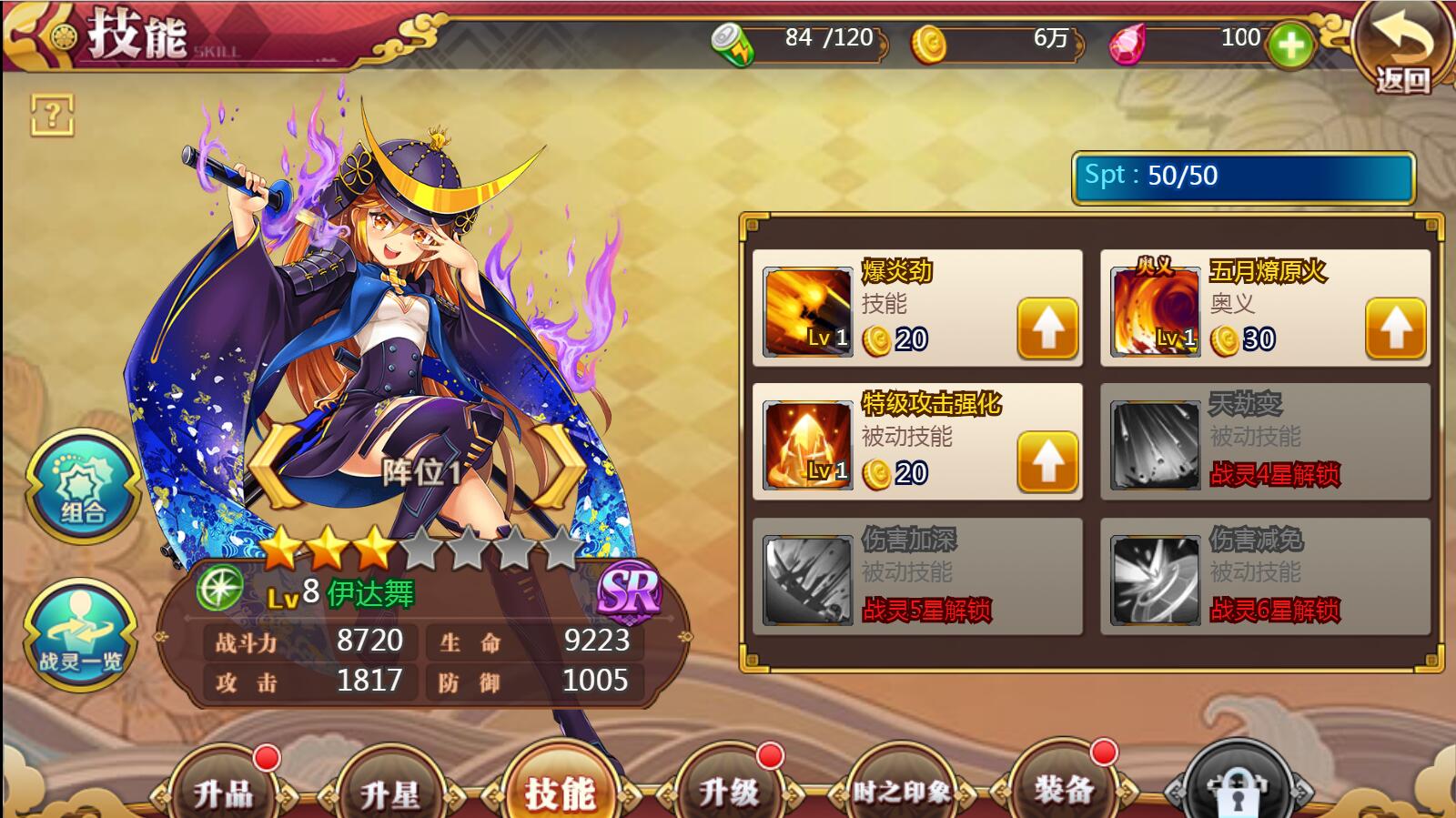Switch to the 升星 tab
Screen dimensions: 1456x818
point(389,792)
